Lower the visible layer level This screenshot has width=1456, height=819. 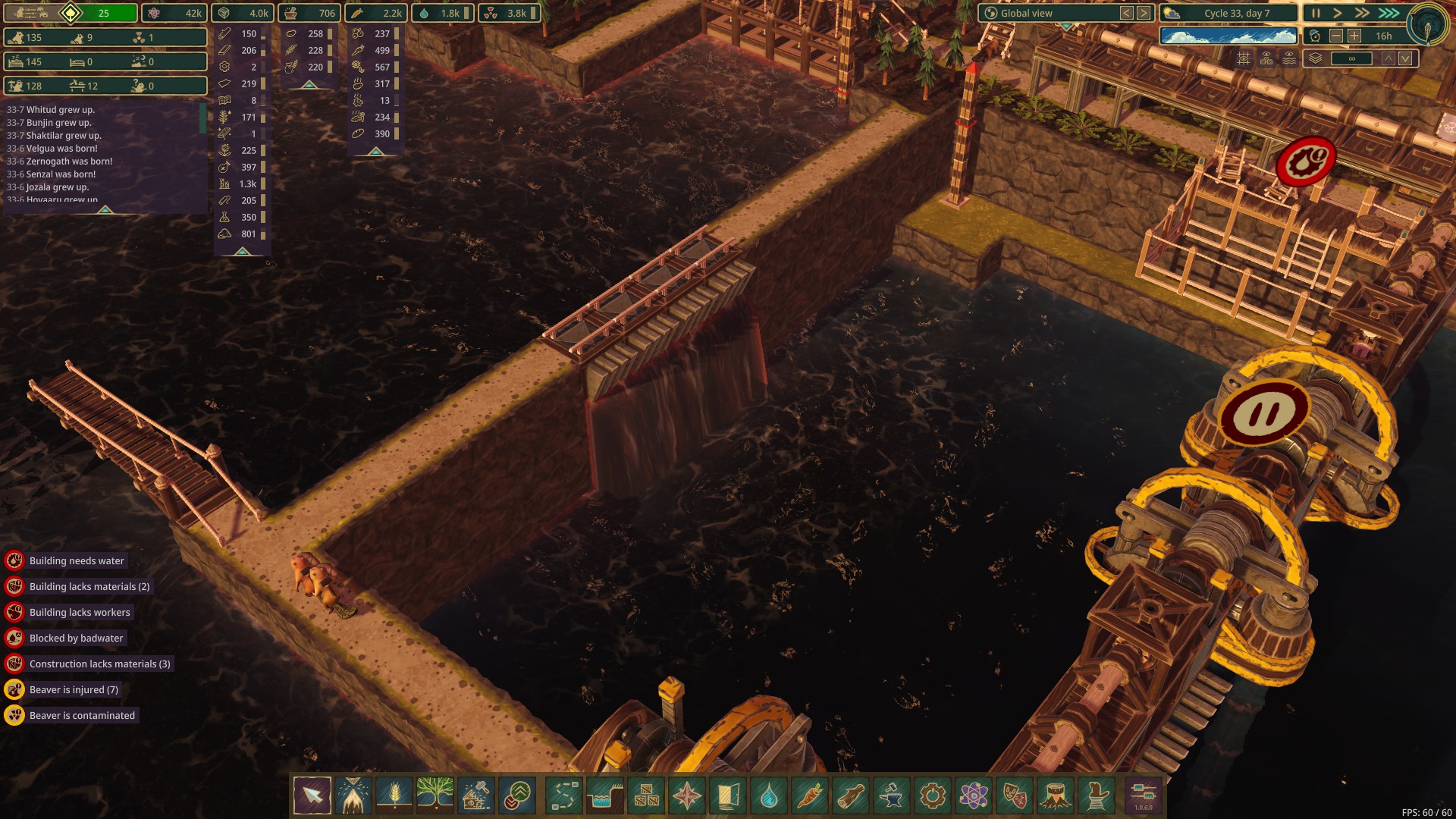point(1405,58)
